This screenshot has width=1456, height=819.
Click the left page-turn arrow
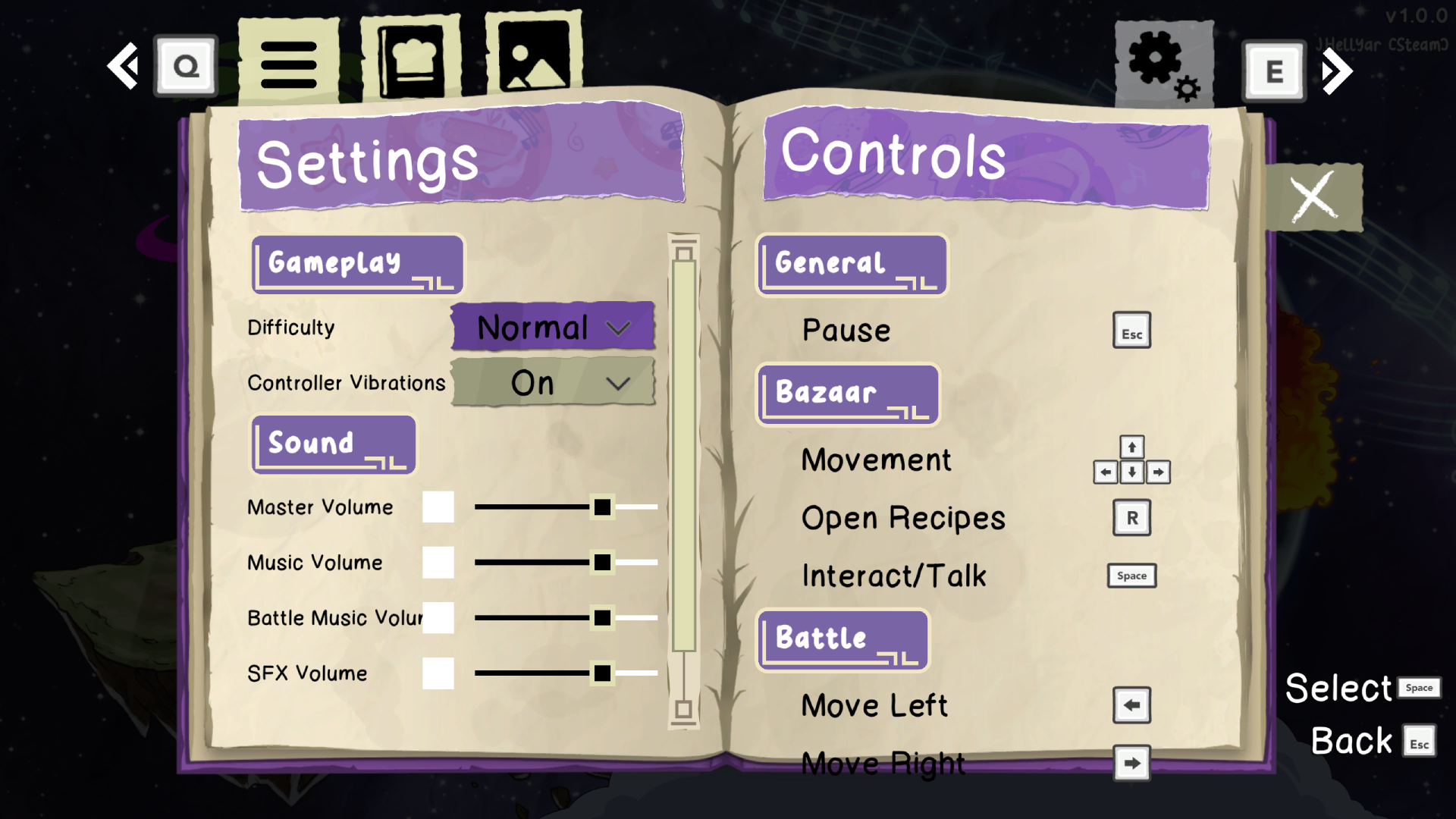(x=124, y=67)
